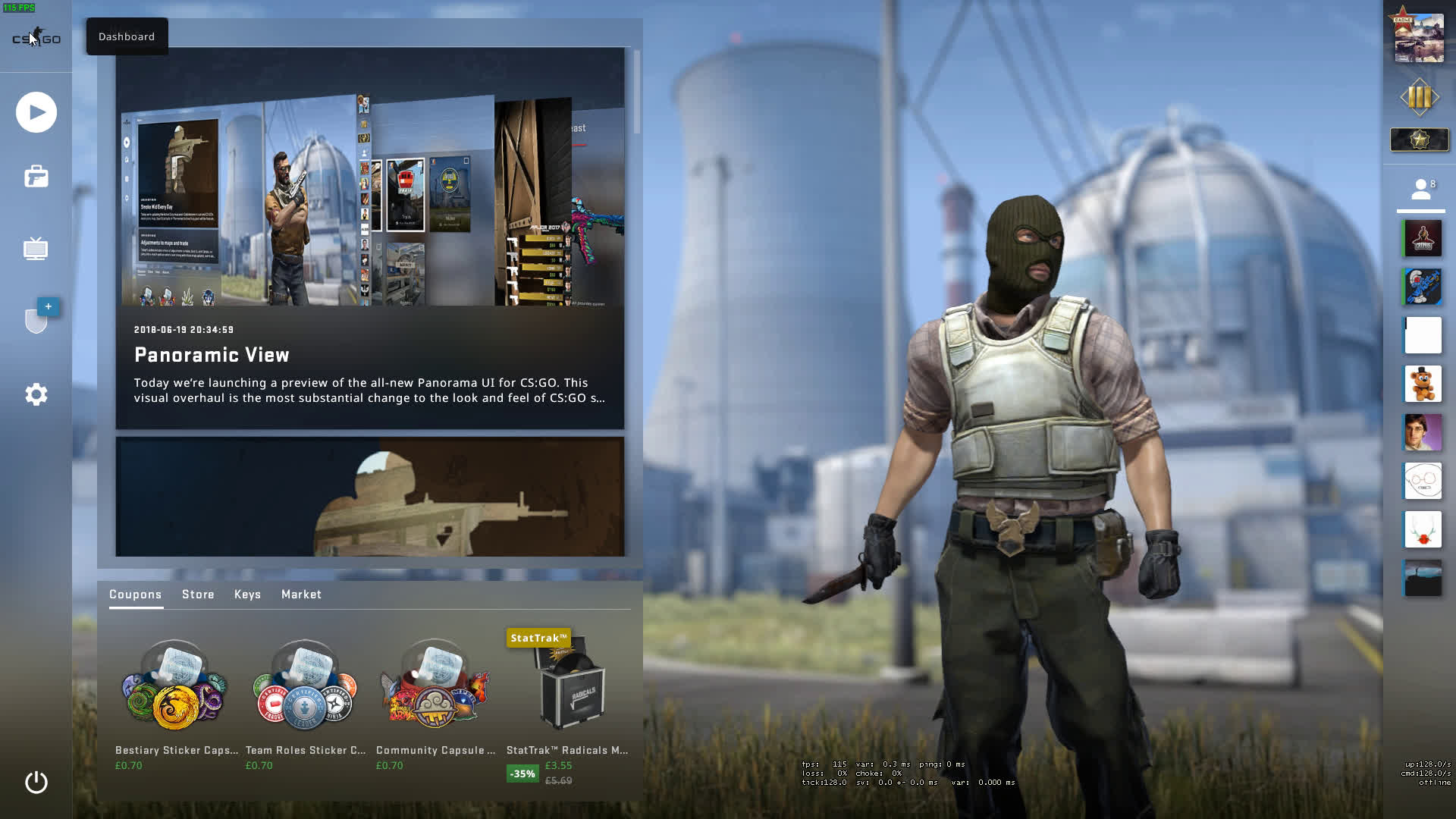
Task: Open the shield Prime status icon
Action: 36,320
